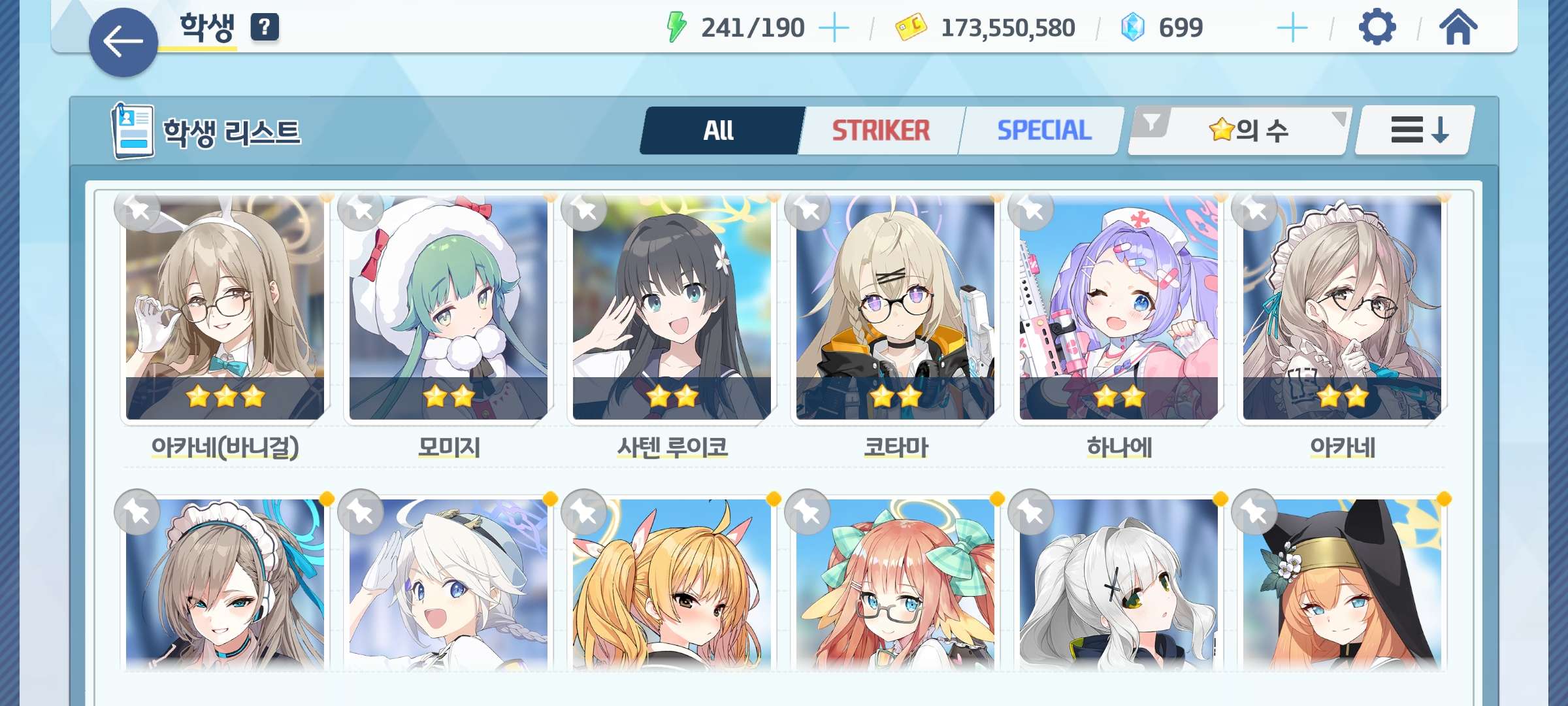Open settings via the gear icon
Image resolution: width=1568 pixels, height=706 pixels.
click(x=1377, y=27)
